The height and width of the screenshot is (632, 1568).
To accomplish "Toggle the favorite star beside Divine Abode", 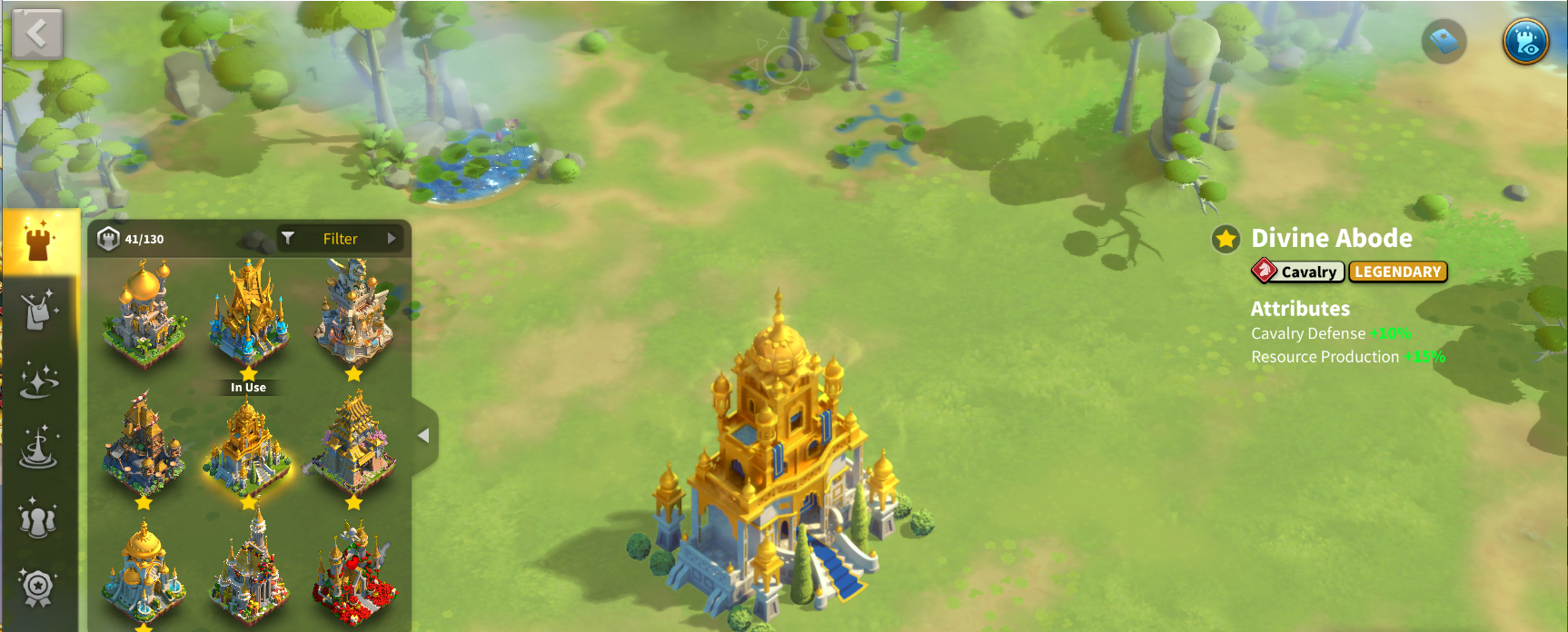I will pos(1226,239).
